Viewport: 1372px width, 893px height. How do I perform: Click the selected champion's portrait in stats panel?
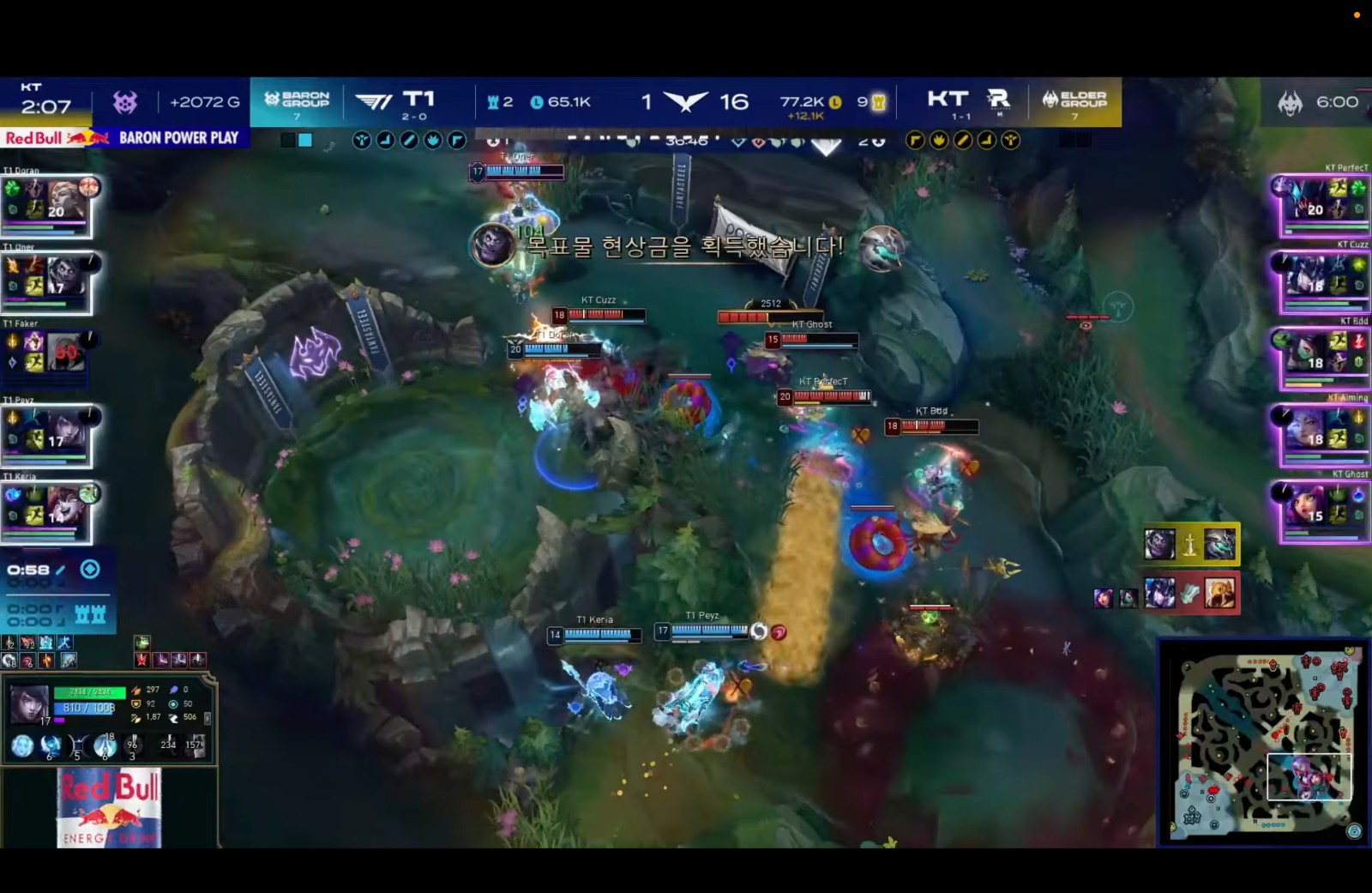coord(29,703)
